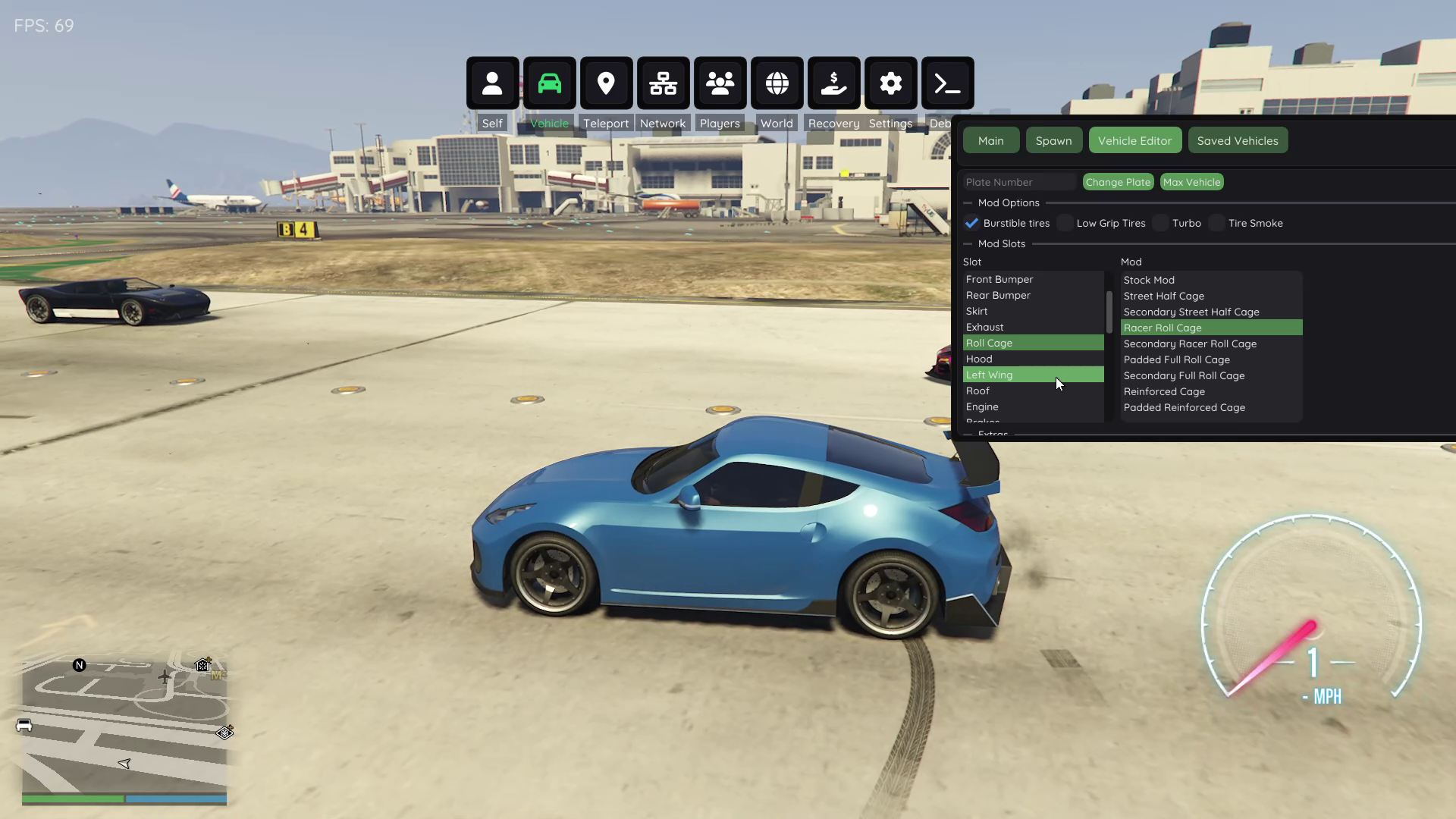Click the Plate Number text field
The width and height of the screenshot is (1456, 819).
[1018, 183]
